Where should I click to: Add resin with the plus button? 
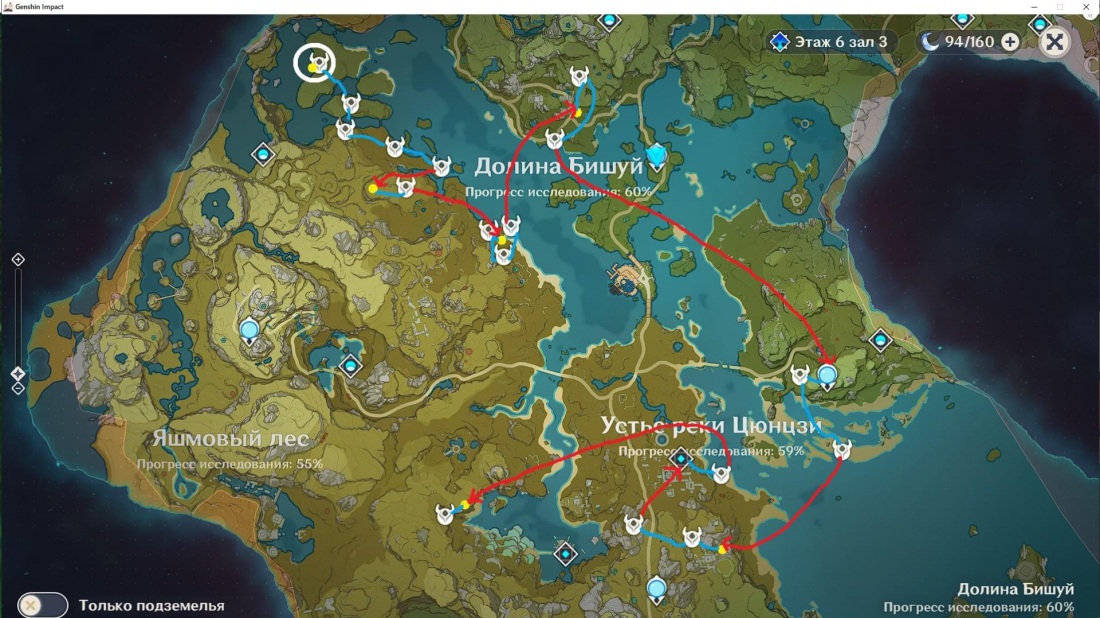click(x=1010, y=42)
